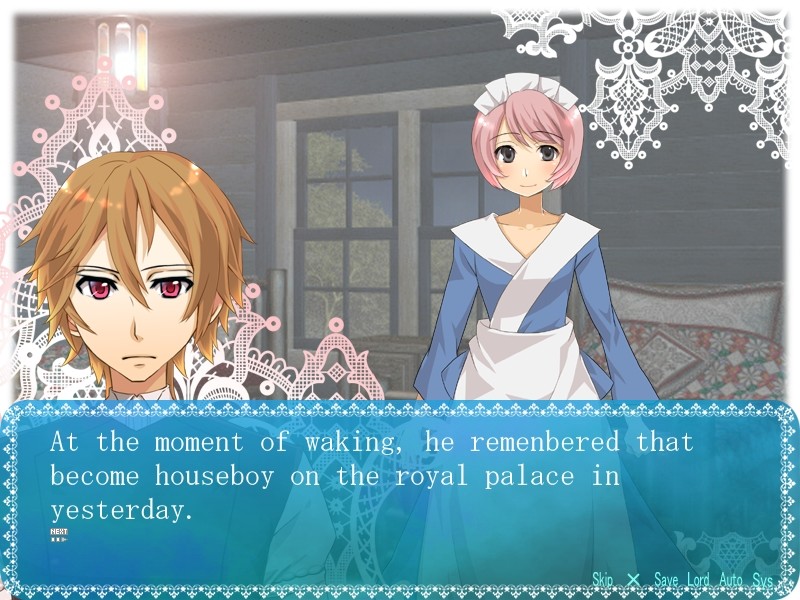Advance dialogue with the NEXT indicator

59,535
